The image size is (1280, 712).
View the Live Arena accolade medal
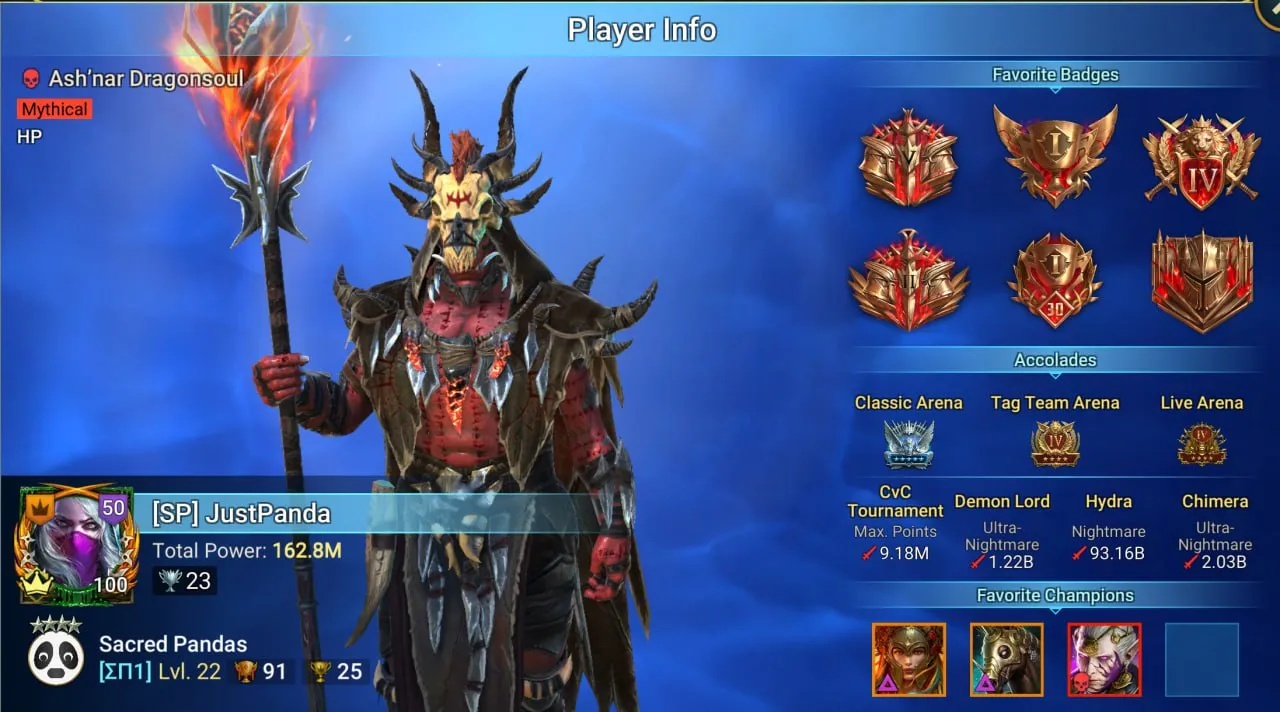tap(1201, 444)
